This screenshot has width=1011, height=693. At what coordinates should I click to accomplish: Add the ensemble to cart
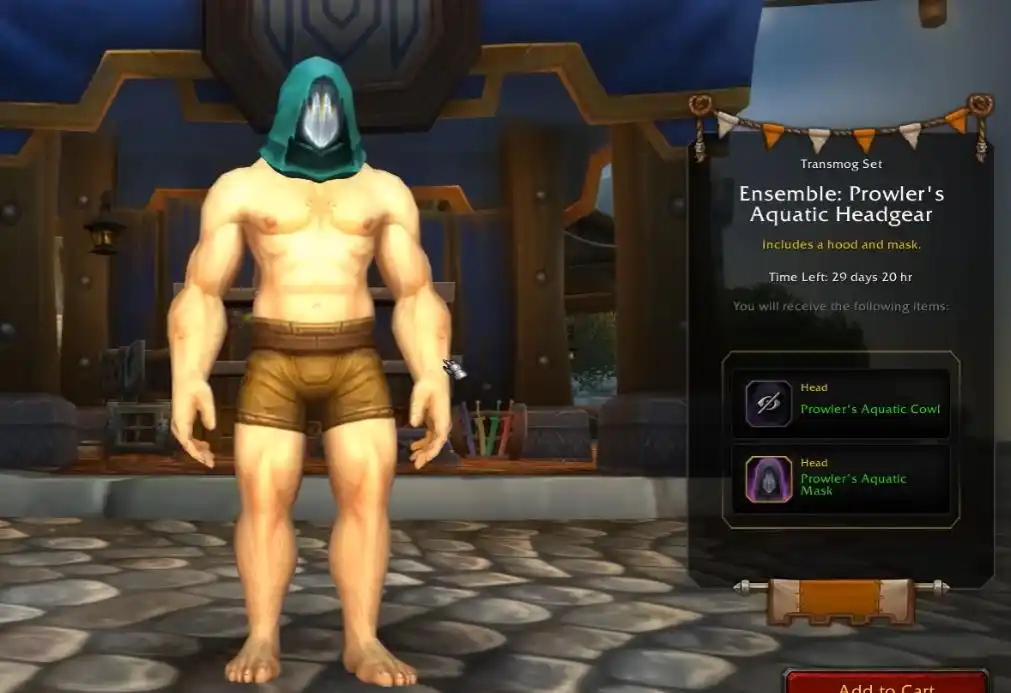click(x=886, y=683)
